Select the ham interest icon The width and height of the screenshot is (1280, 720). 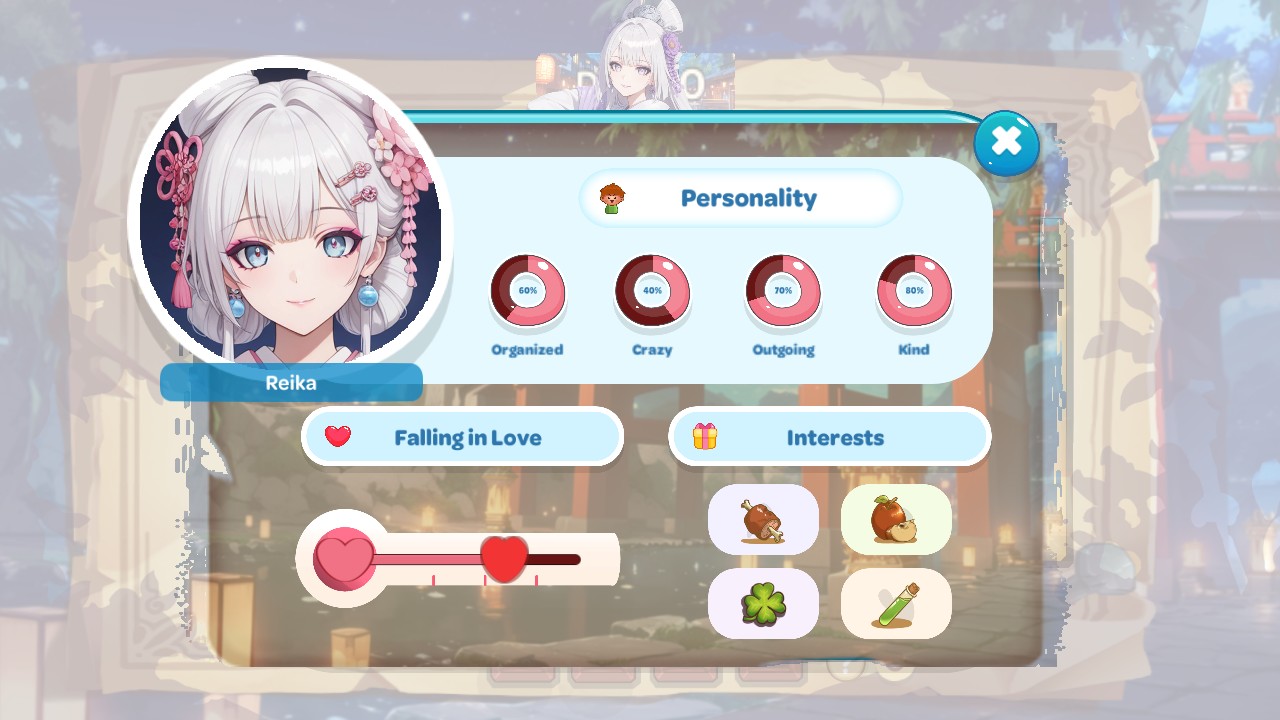click(765, 521)
